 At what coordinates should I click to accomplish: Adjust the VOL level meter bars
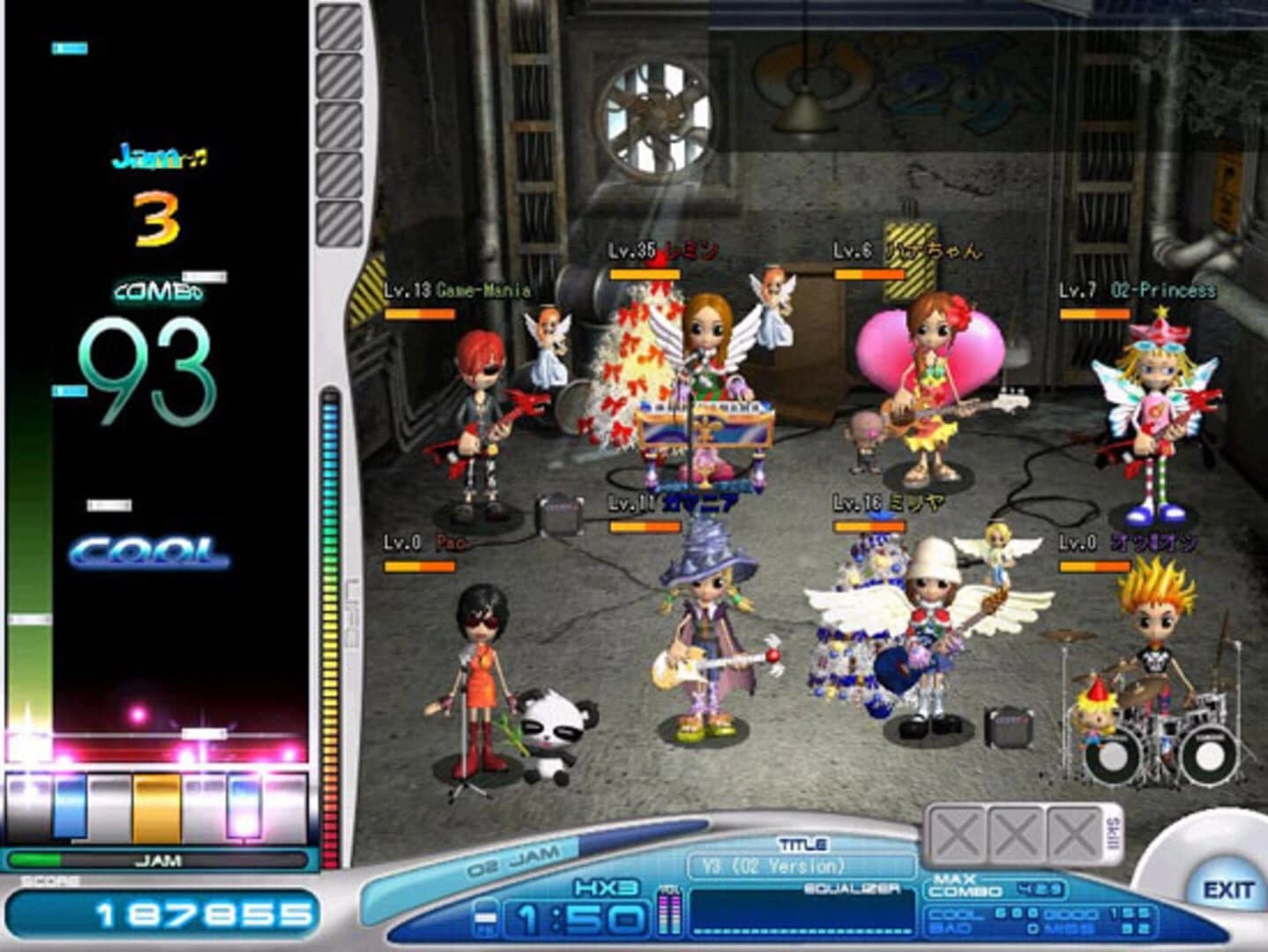[670, 912]
